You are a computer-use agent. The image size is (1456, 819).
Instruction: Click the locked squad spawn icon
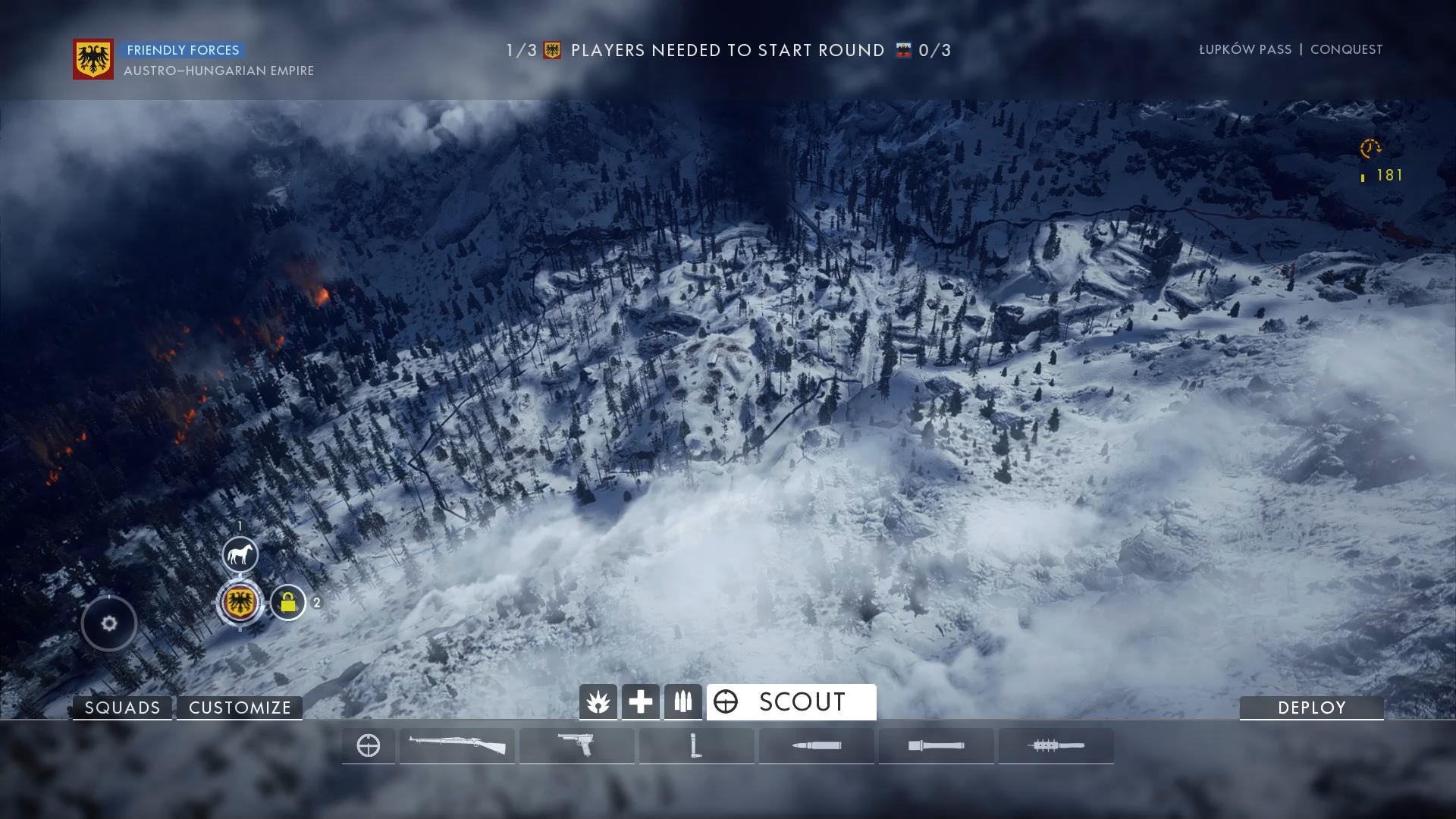tap(289, 604)
